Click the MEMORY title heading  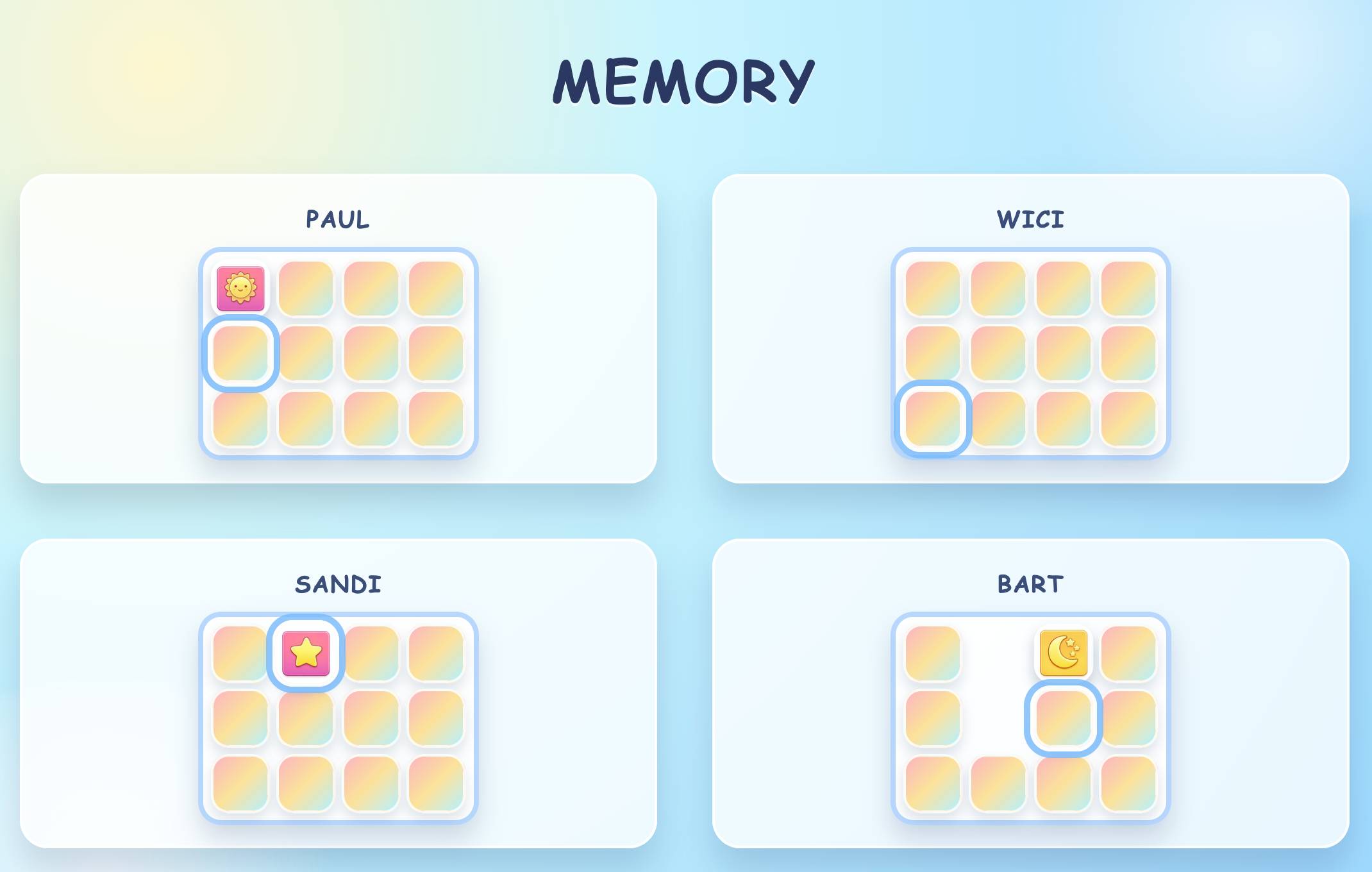coord(685,82)
